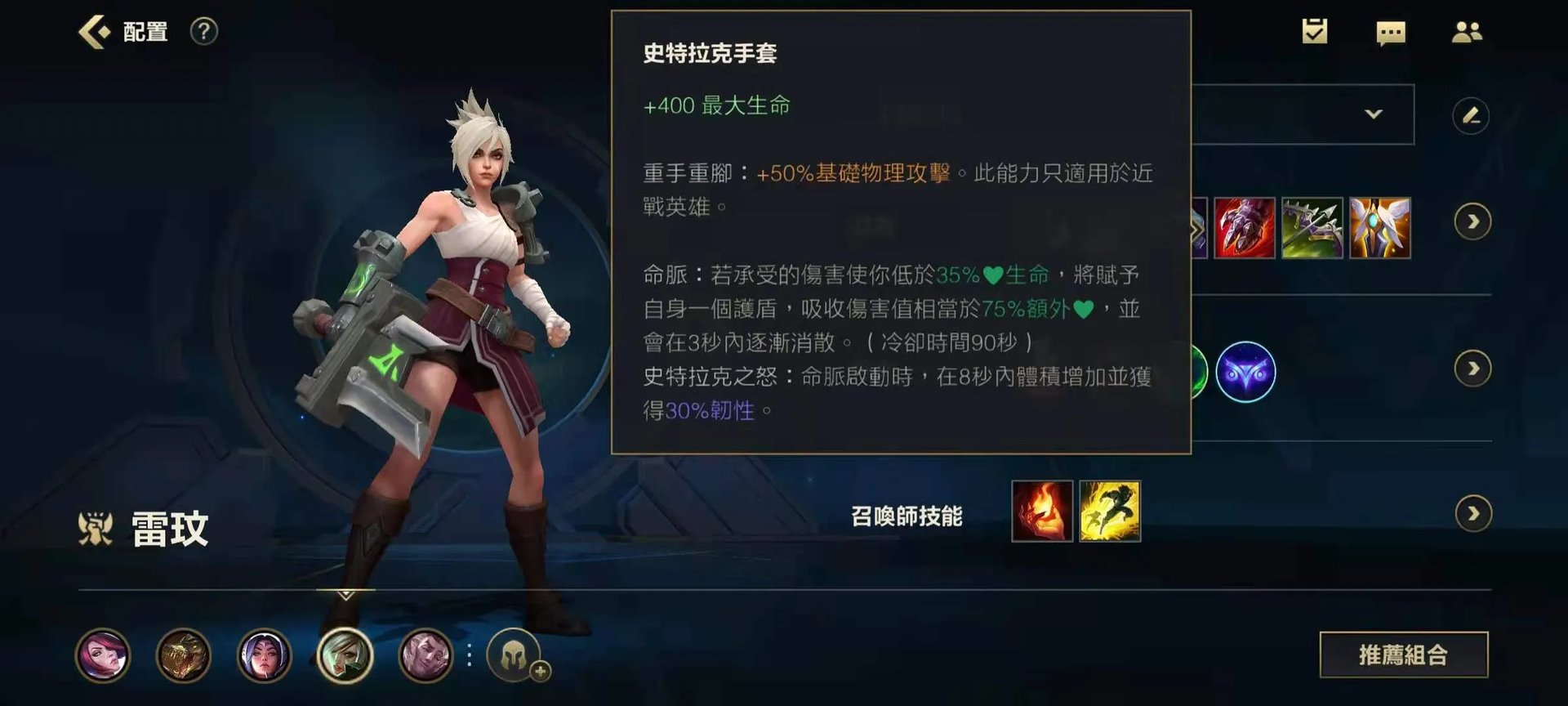Click the red claw item icon

pyautogui.click(x=1243, y=230)
